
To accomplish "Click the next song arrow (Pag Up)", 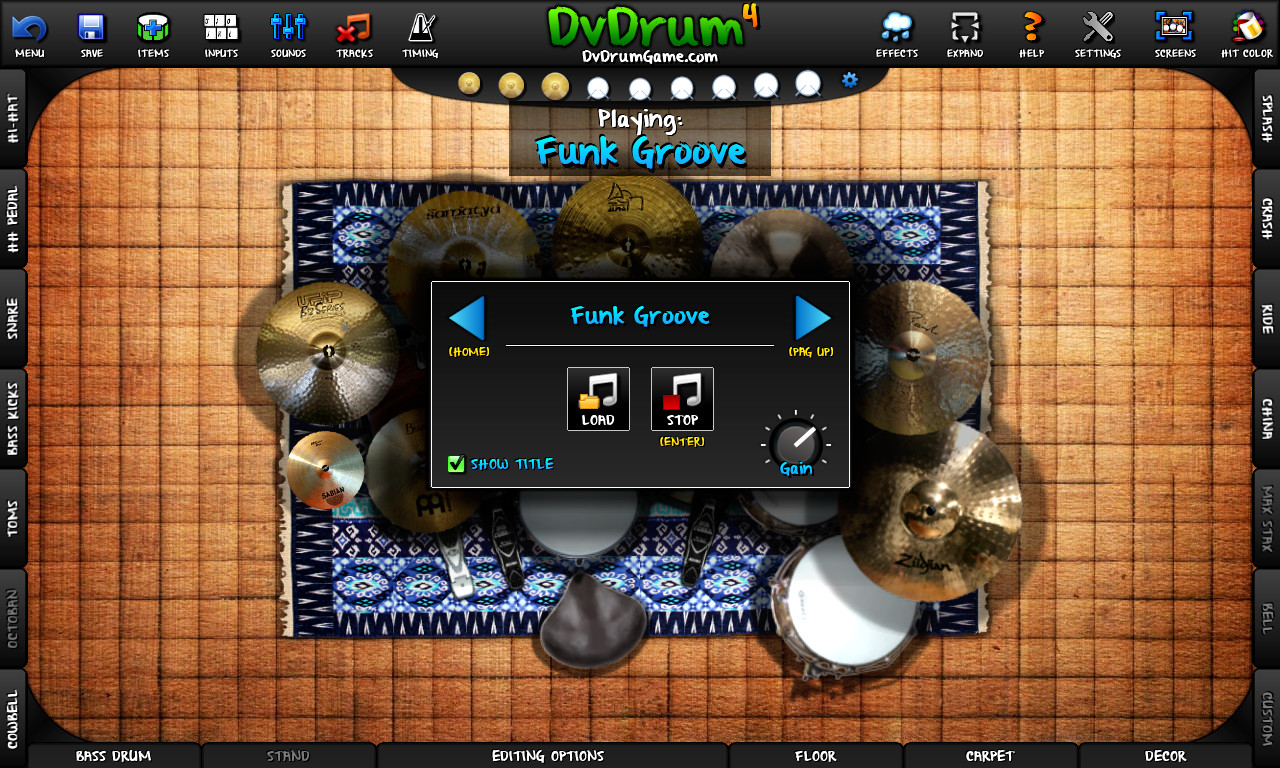I will click(813, 317).
